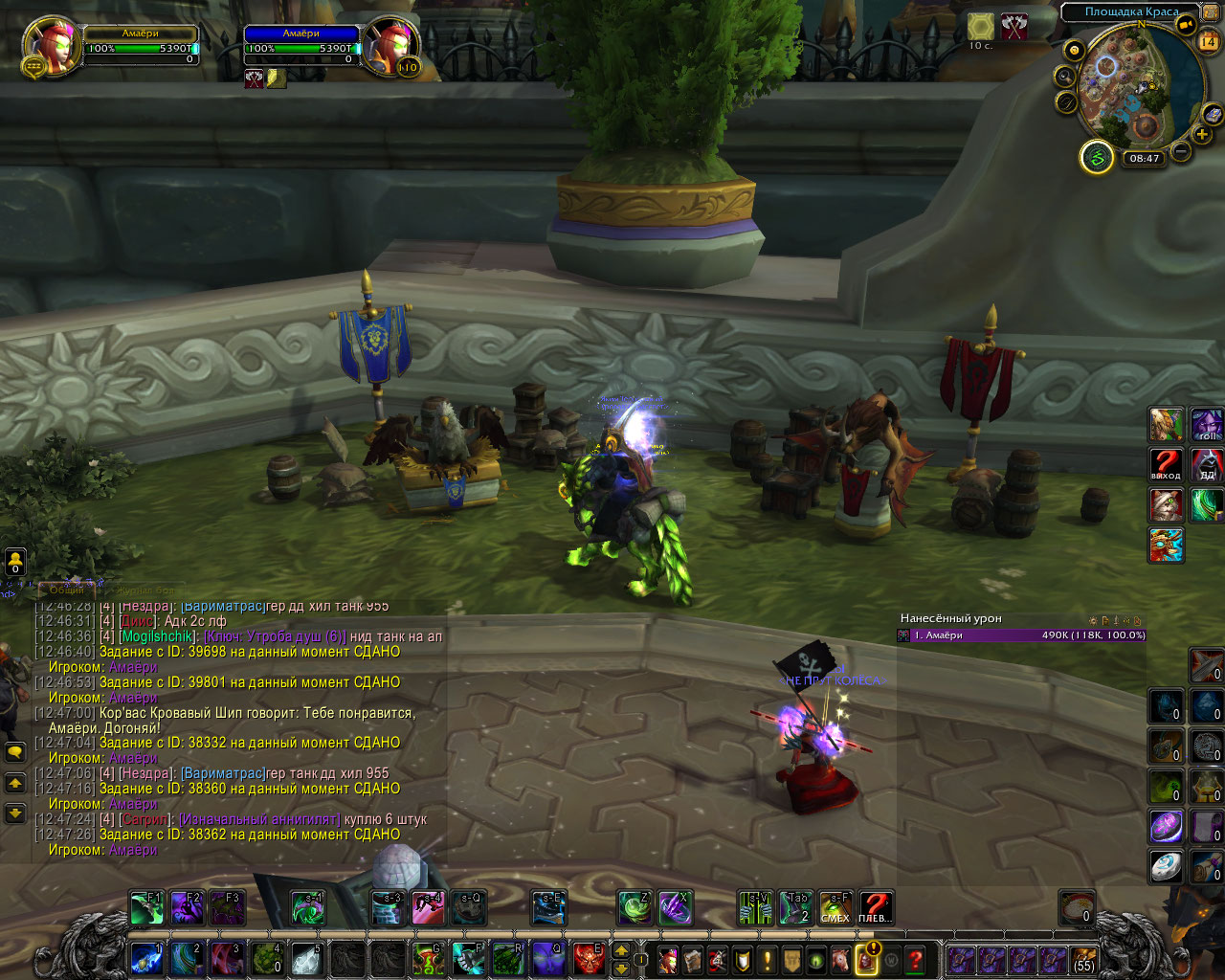Zoom out the minimap with minus button
Viewport: 1225px width, 980px height.
1181,150
